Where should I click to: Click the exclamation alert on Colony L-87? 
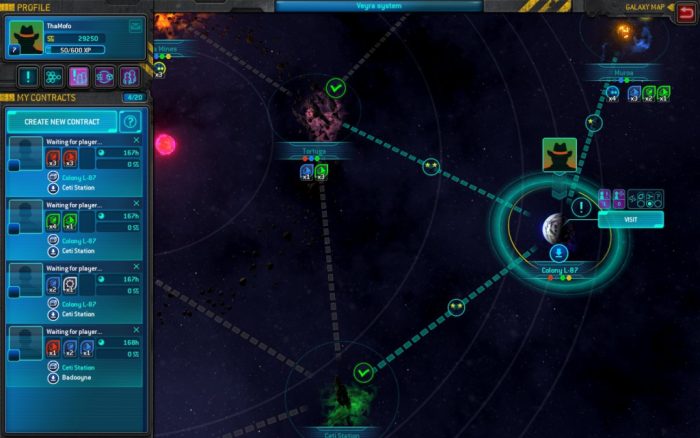pyautogui.click(x=582, y=207)
